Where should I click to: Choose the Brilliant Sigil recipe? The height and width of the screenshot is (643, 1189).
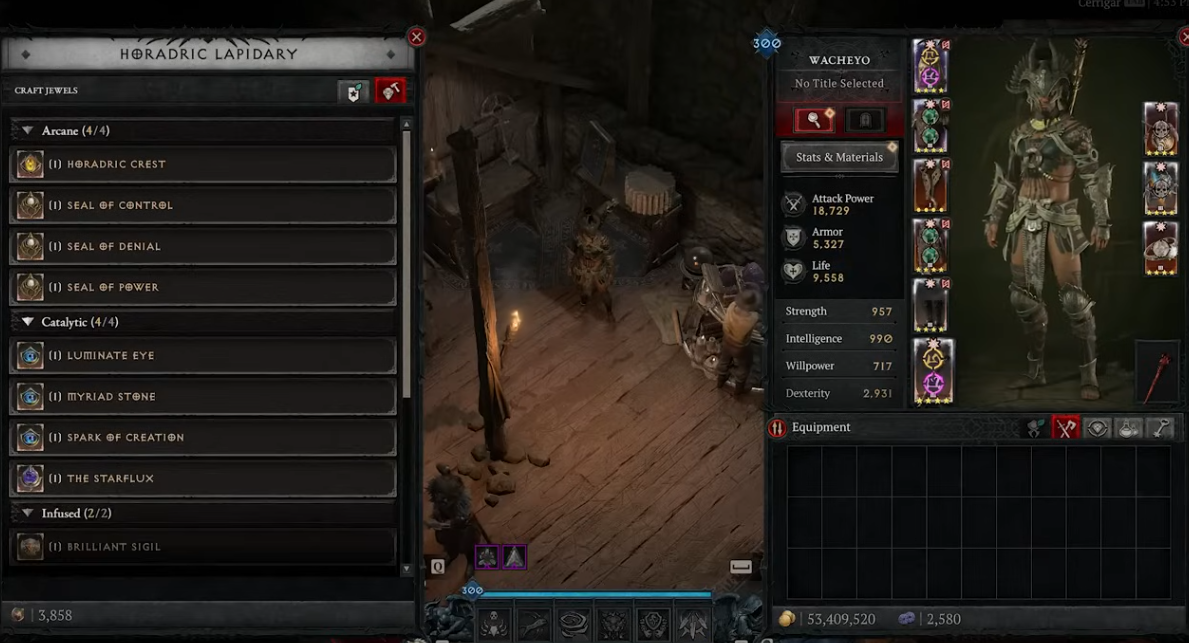[203, 546]
